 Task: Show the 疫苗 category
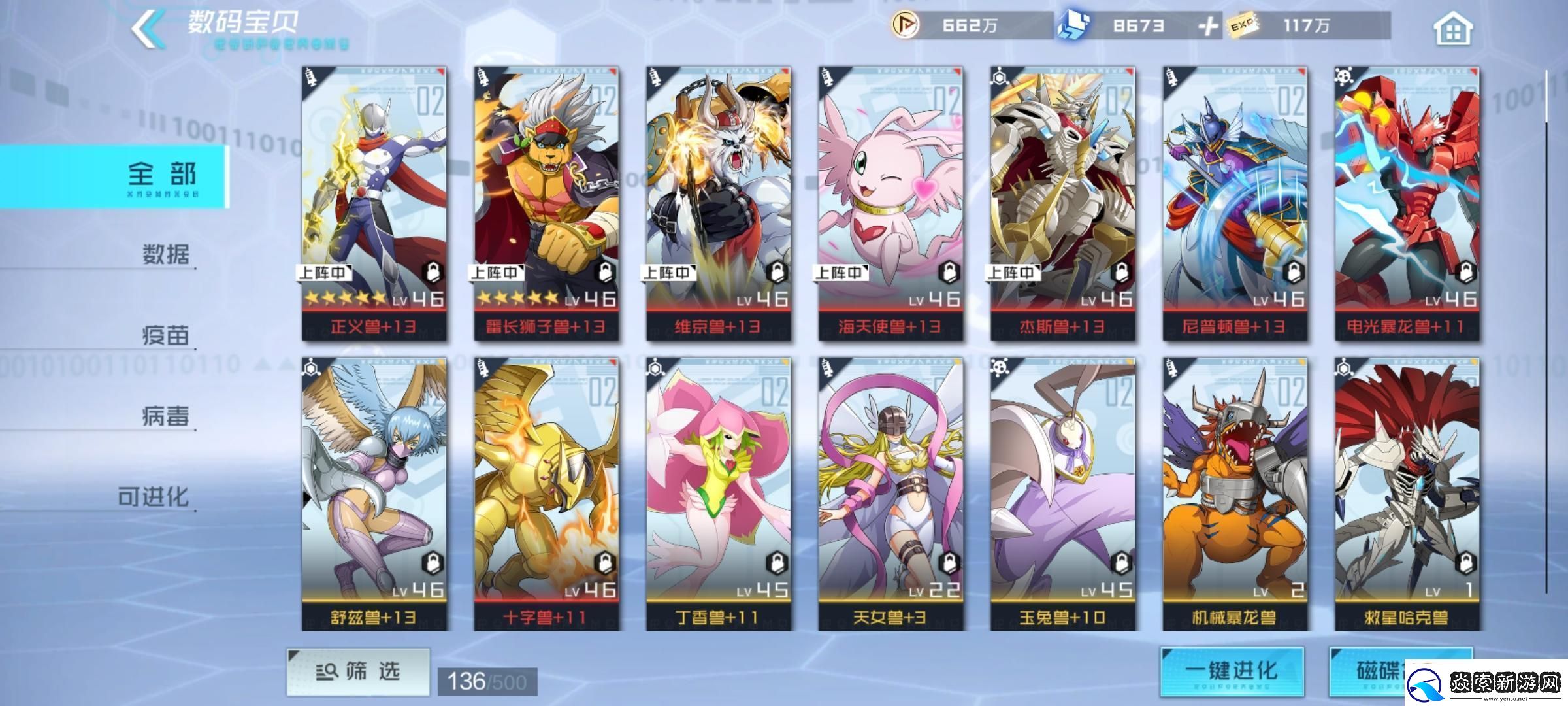pyautogui.click(x=165, y=335)
